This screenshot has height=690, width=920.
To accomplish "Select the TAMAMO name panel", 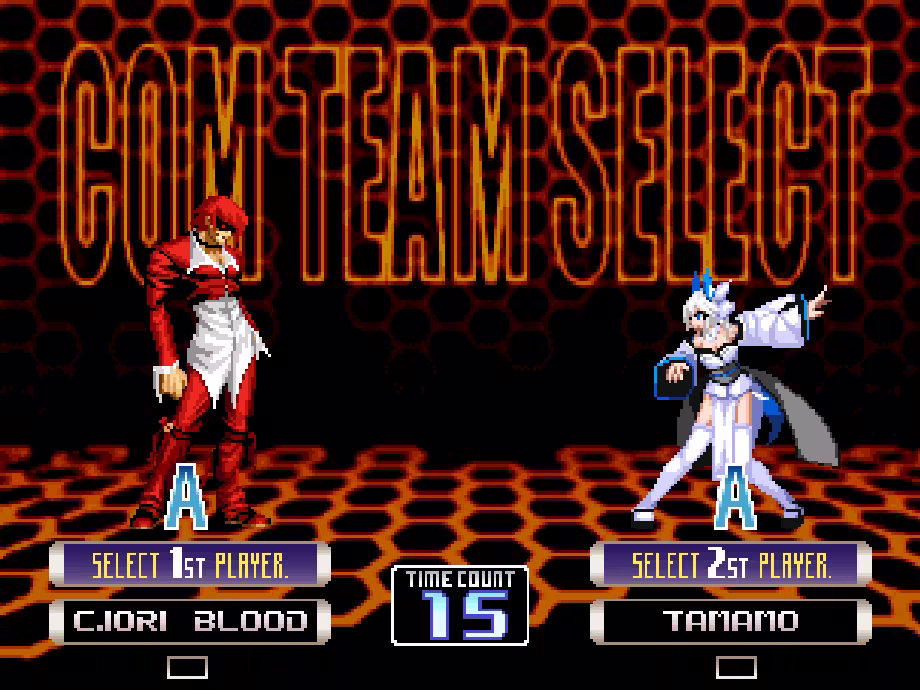I will (731, 621).
